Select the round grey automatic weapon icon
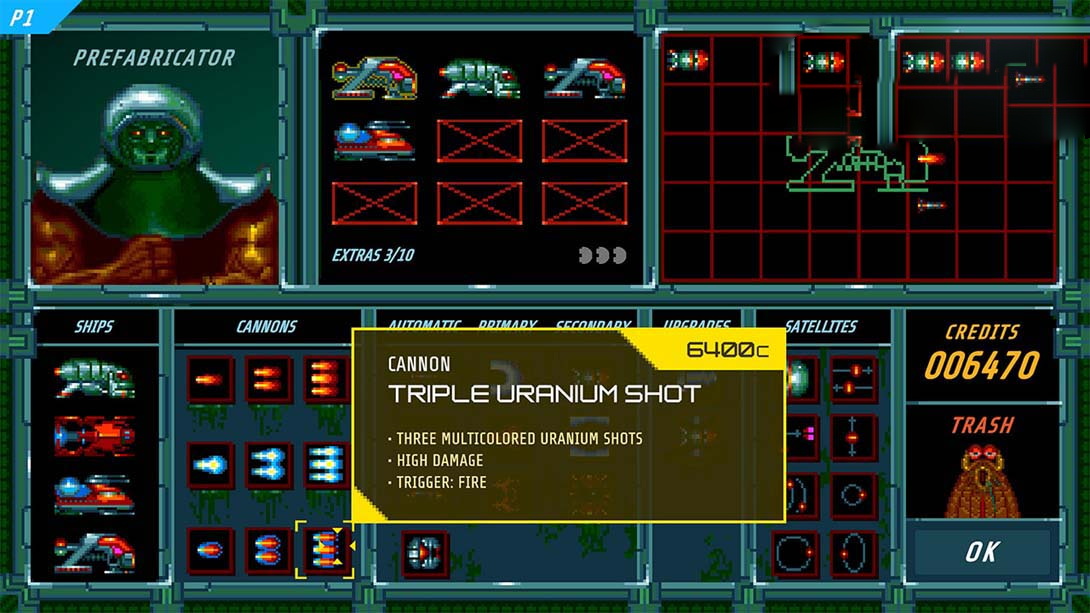1090x613 pixels. tap(425, 553)
